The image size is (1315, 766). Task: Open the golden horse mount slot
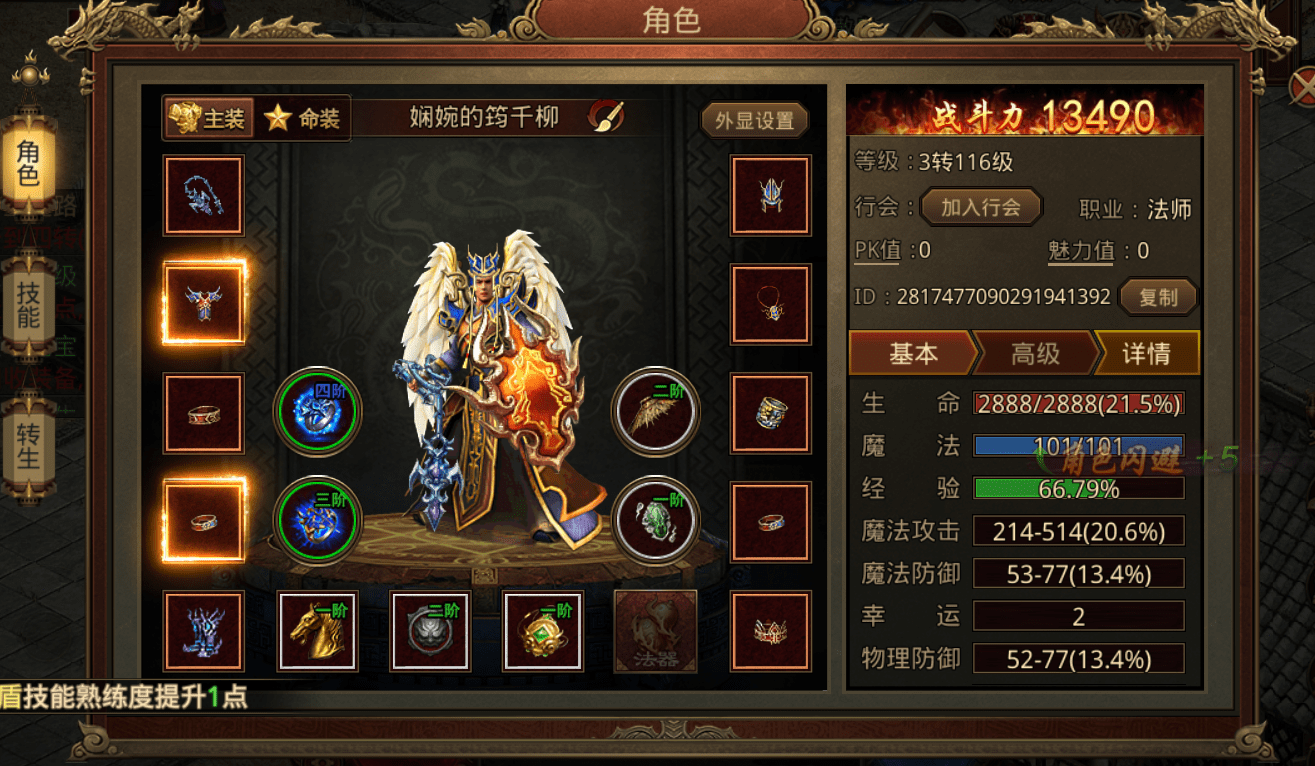(317, 630)
